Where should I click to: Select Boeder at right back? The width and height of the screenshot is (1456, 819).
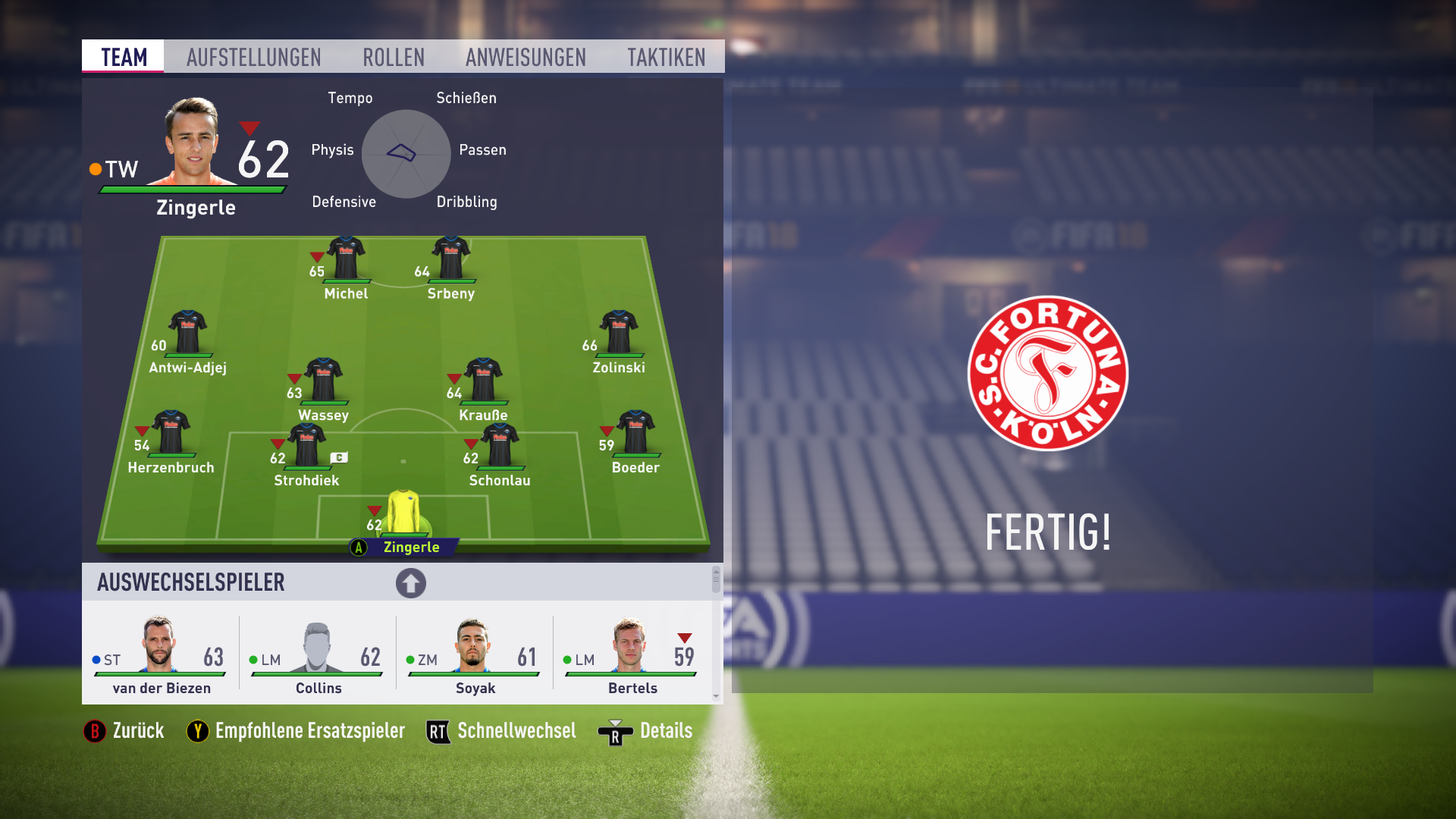pyautogui.click(x=635, y=432)
